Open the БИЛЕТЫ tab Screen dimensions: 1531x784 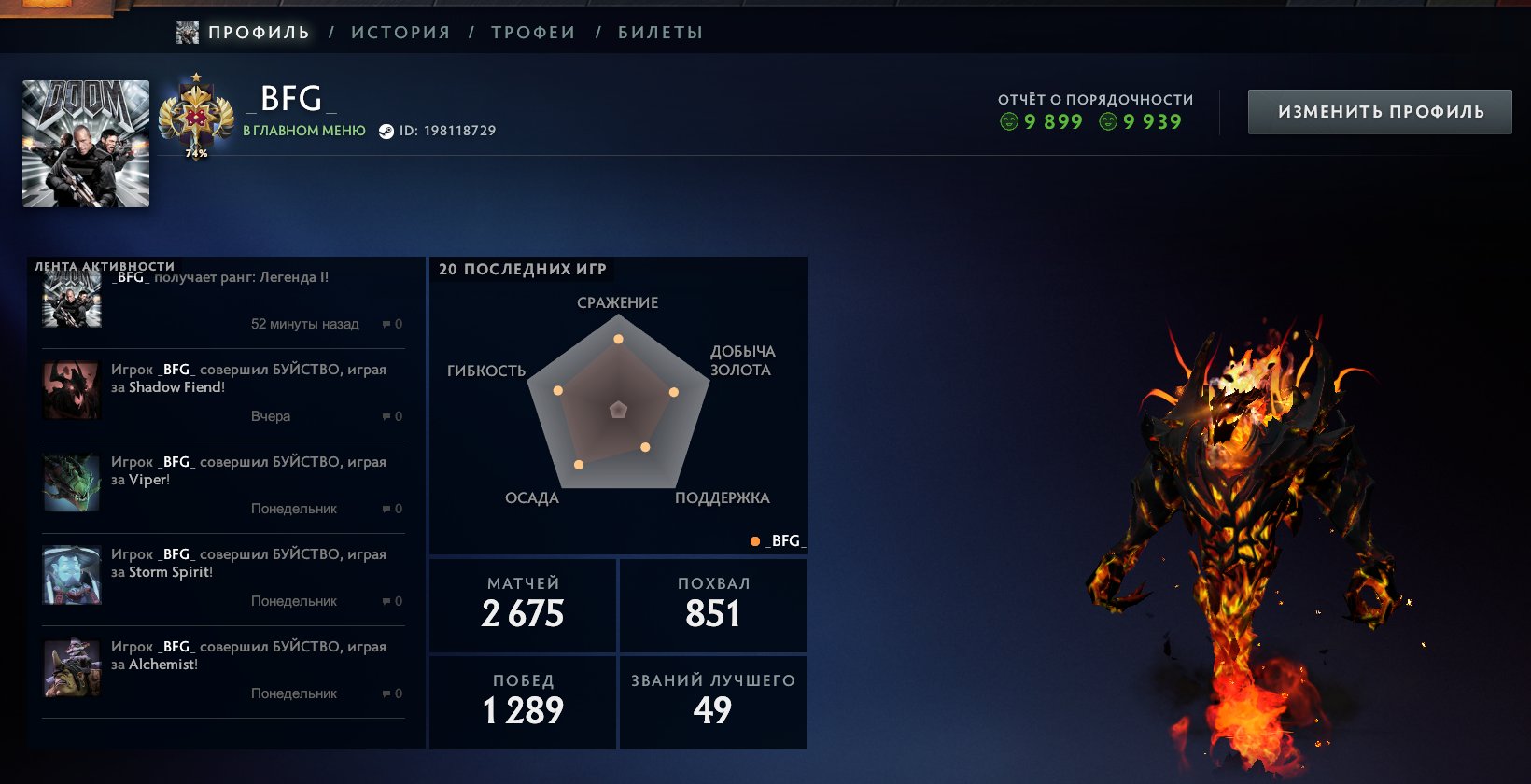[x=658, y=31]
